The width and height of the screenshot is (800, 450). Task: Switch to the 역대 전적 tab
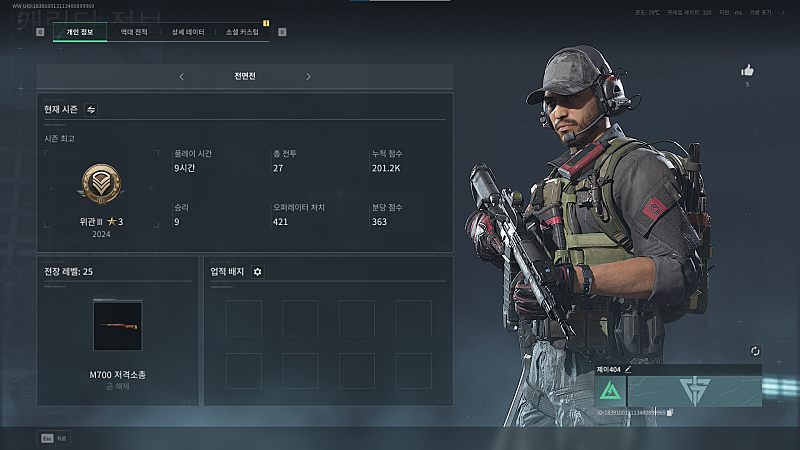click(x=134, y=32)
